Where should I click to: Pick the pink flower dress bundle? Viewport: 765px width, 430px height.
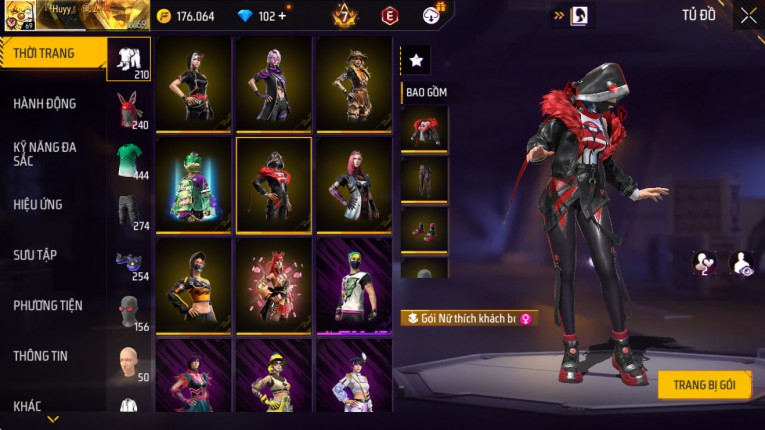pyautogui.click(x=274, y=285)
